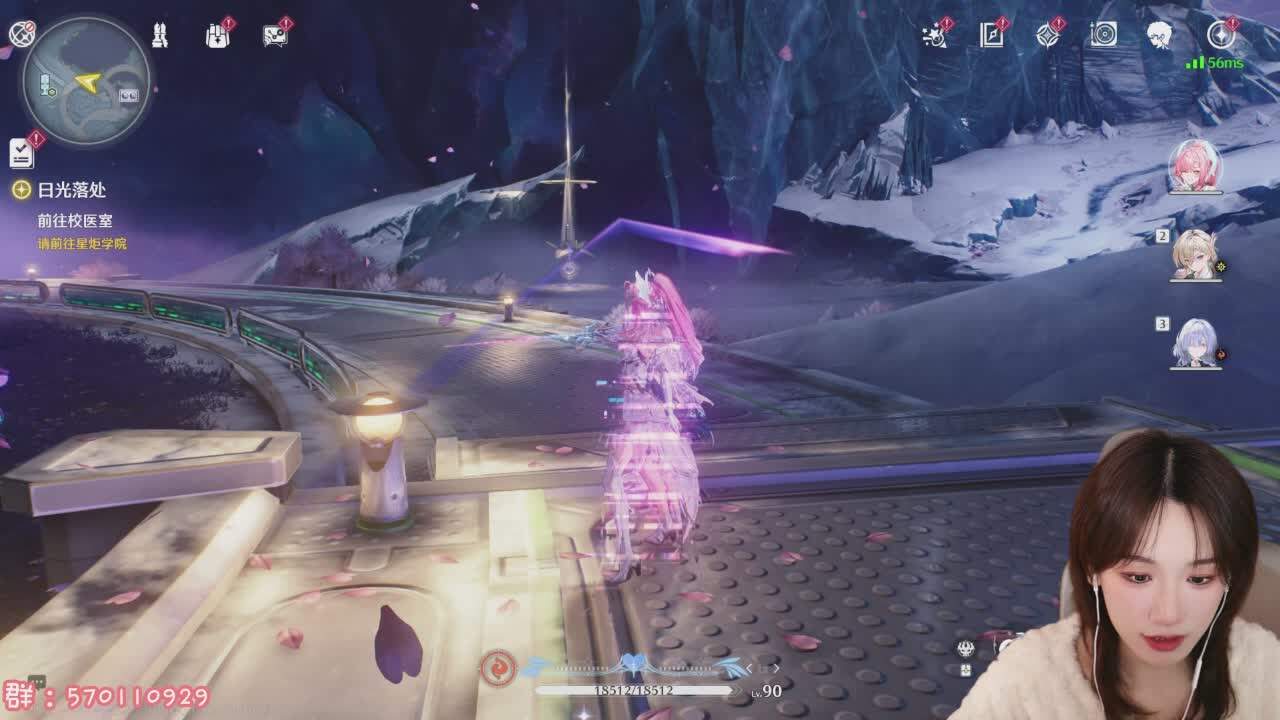Click the diamond-star emblem icon
Viewport: 1280px width, 720px height.
tap(1047, 36)
